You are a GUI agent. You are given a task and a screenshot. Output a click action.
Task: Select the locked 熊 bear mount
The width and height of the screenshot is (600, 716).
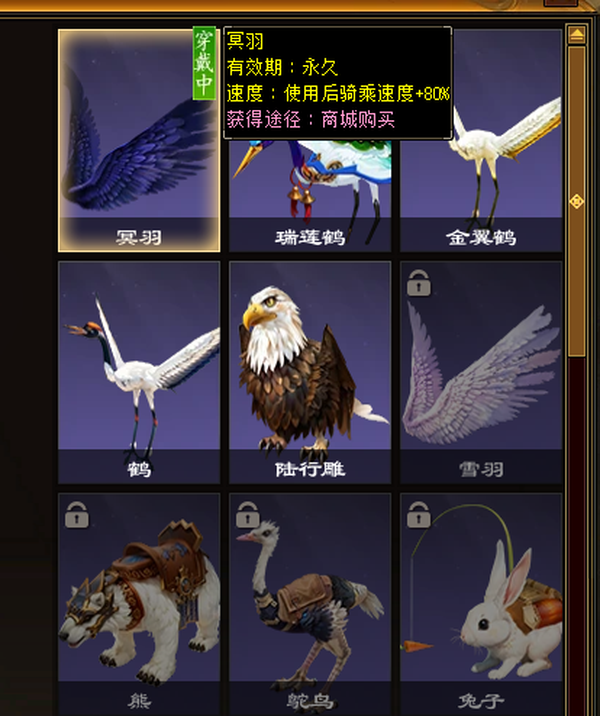pos(139,600)
